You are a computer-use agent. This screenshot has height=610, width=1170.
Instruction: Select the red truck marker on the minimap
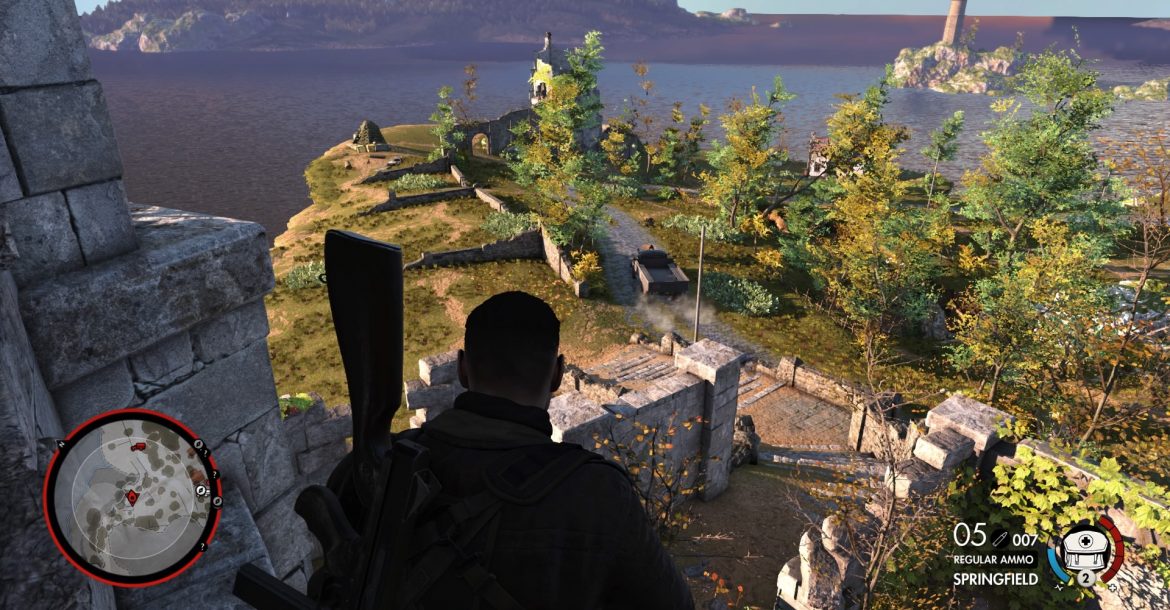[x=138, y=446]
